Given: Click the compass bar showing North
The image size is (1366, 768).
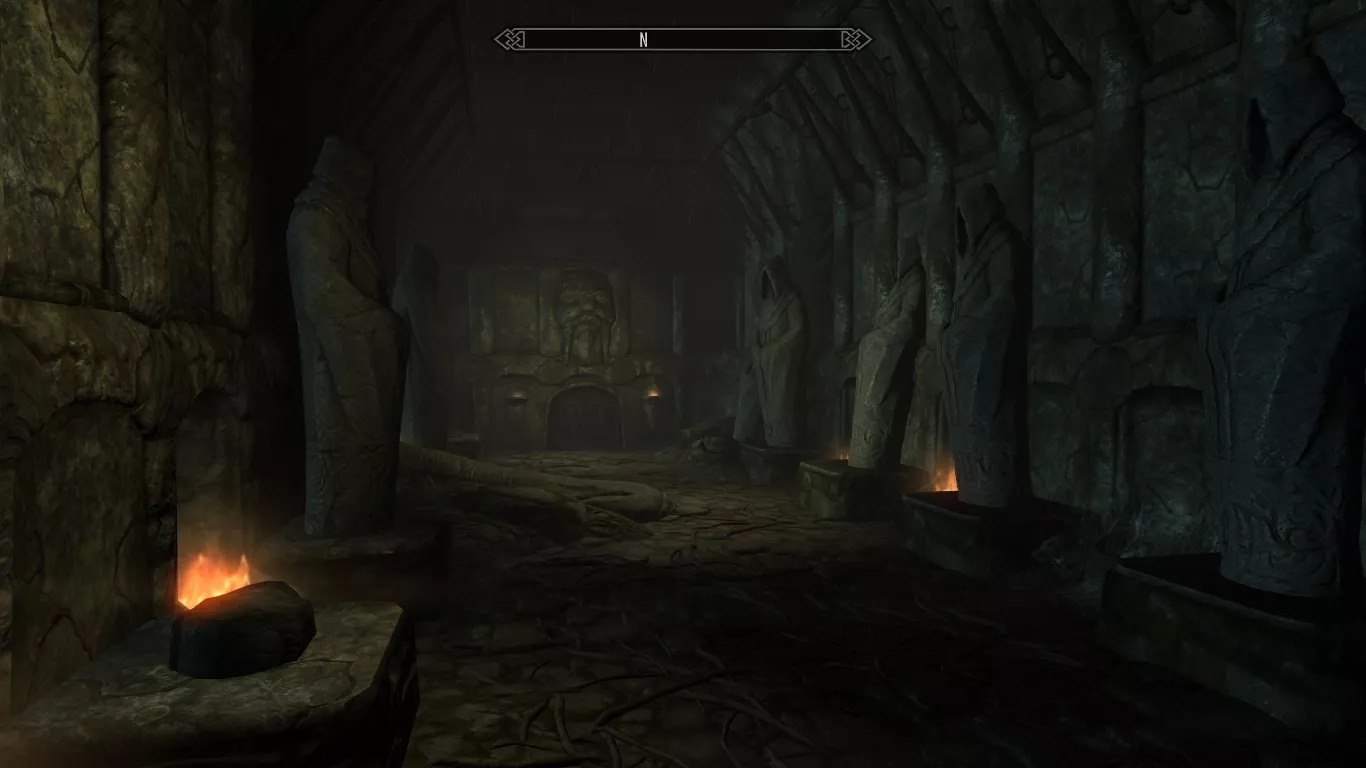Looking at the screenshot, I should click(683, 40).
